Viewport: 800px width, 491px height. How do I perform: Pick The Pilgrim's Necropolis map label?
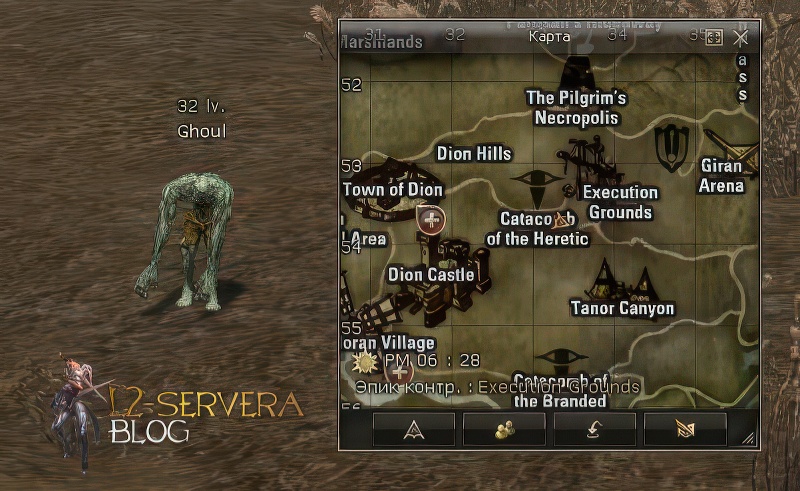(576, 108)
